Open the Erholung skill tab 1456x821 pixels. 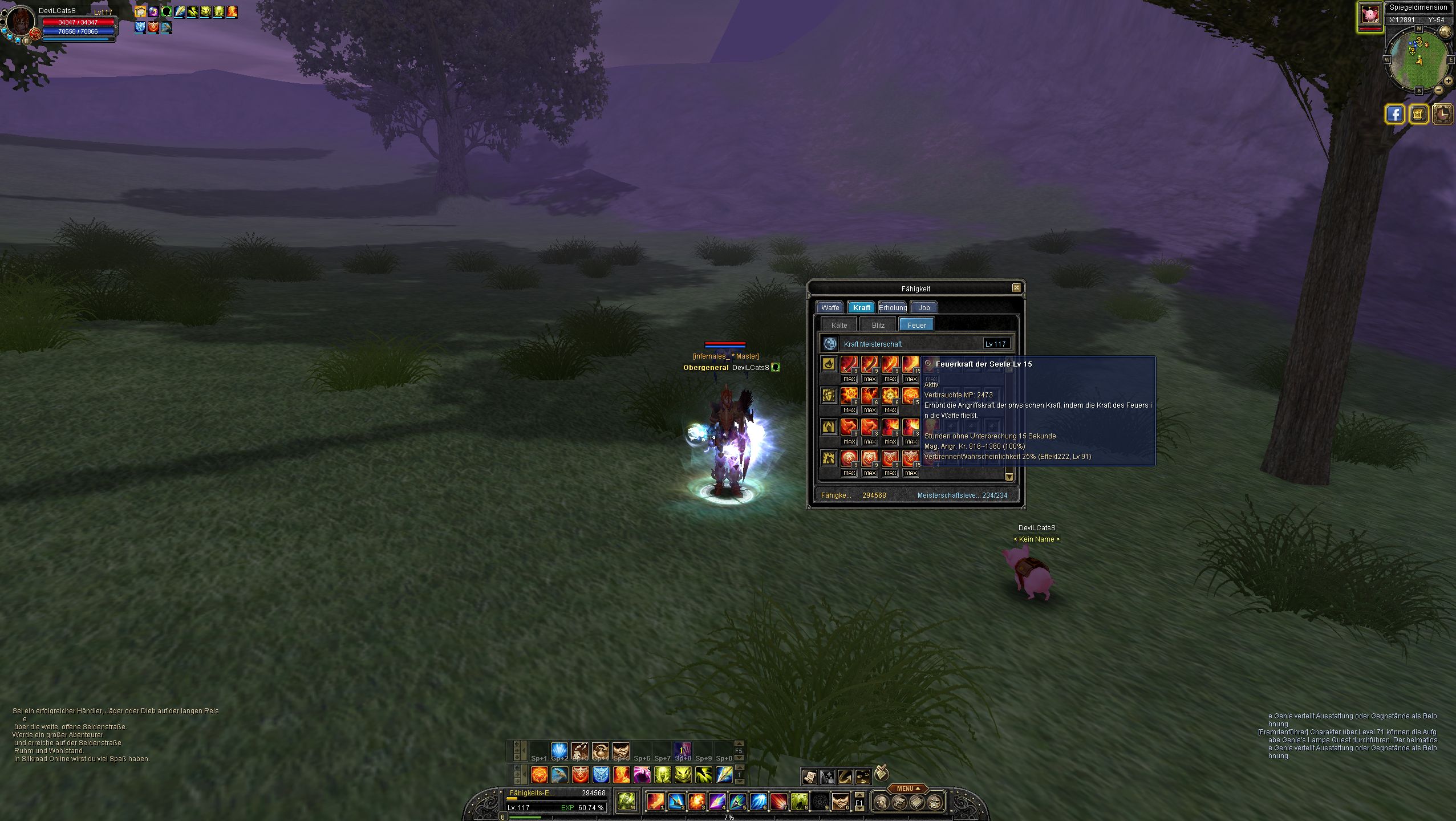[x=893, y=308]
